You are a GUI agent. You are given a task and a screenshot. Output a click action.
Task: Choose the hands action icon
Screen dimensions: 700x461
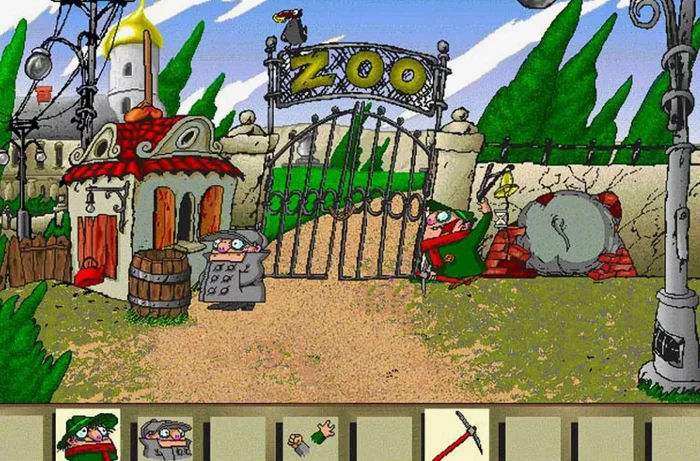point(311,436)
